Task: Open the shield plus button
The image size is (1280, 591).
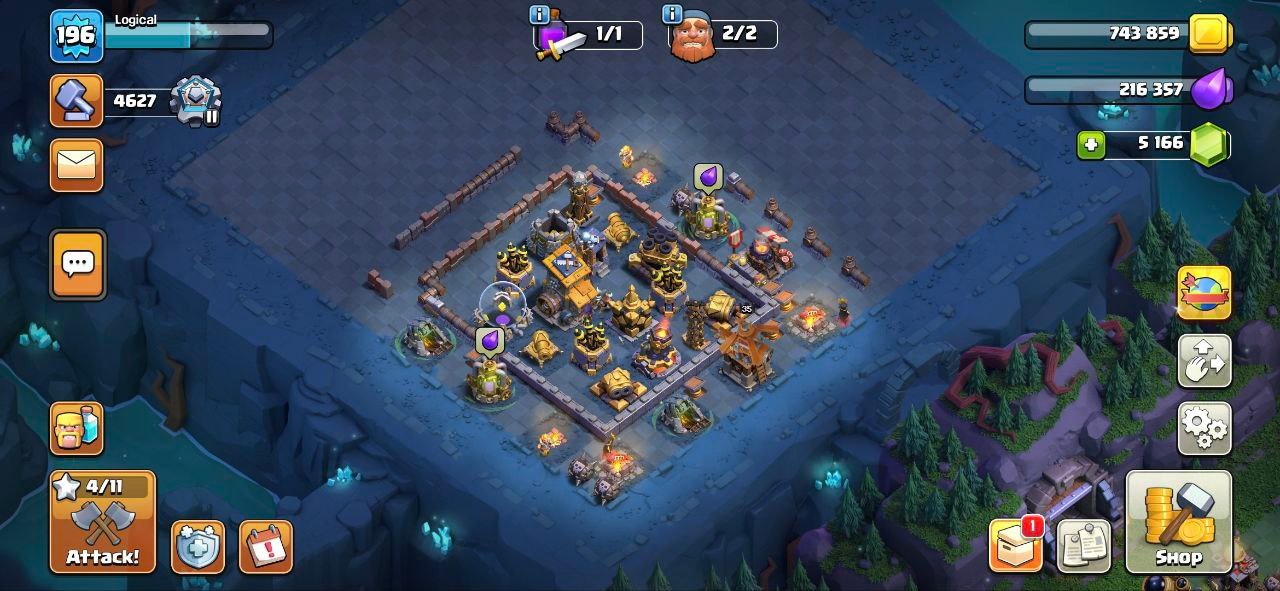Action: coord(197,547)
